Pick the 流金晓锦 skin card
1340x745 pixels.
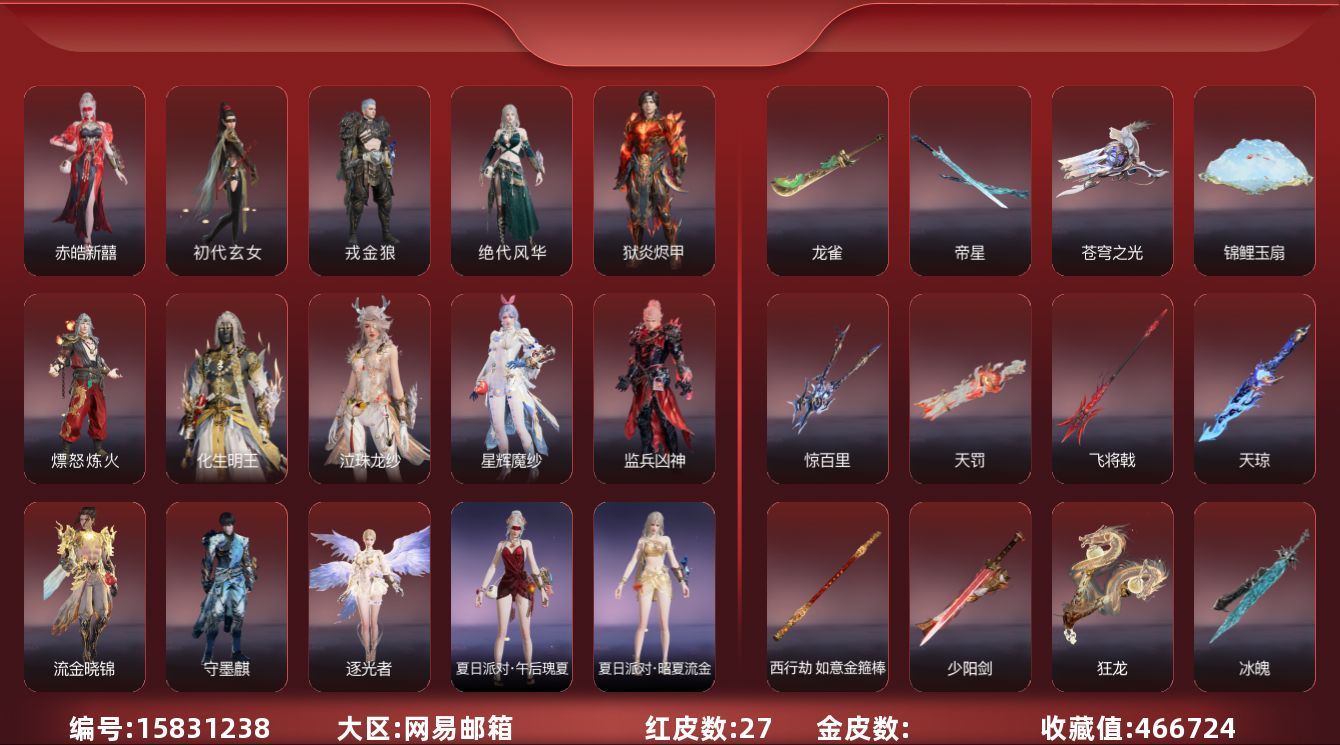click(85, 596)
